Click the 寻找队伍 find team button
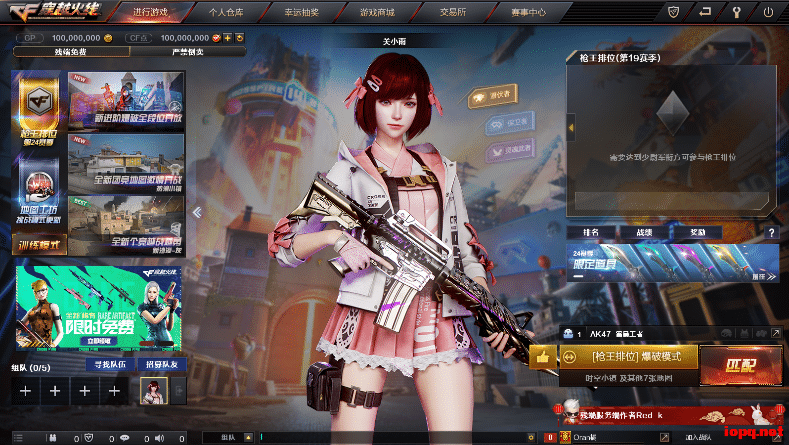789x445 pixels. (110, 365)
